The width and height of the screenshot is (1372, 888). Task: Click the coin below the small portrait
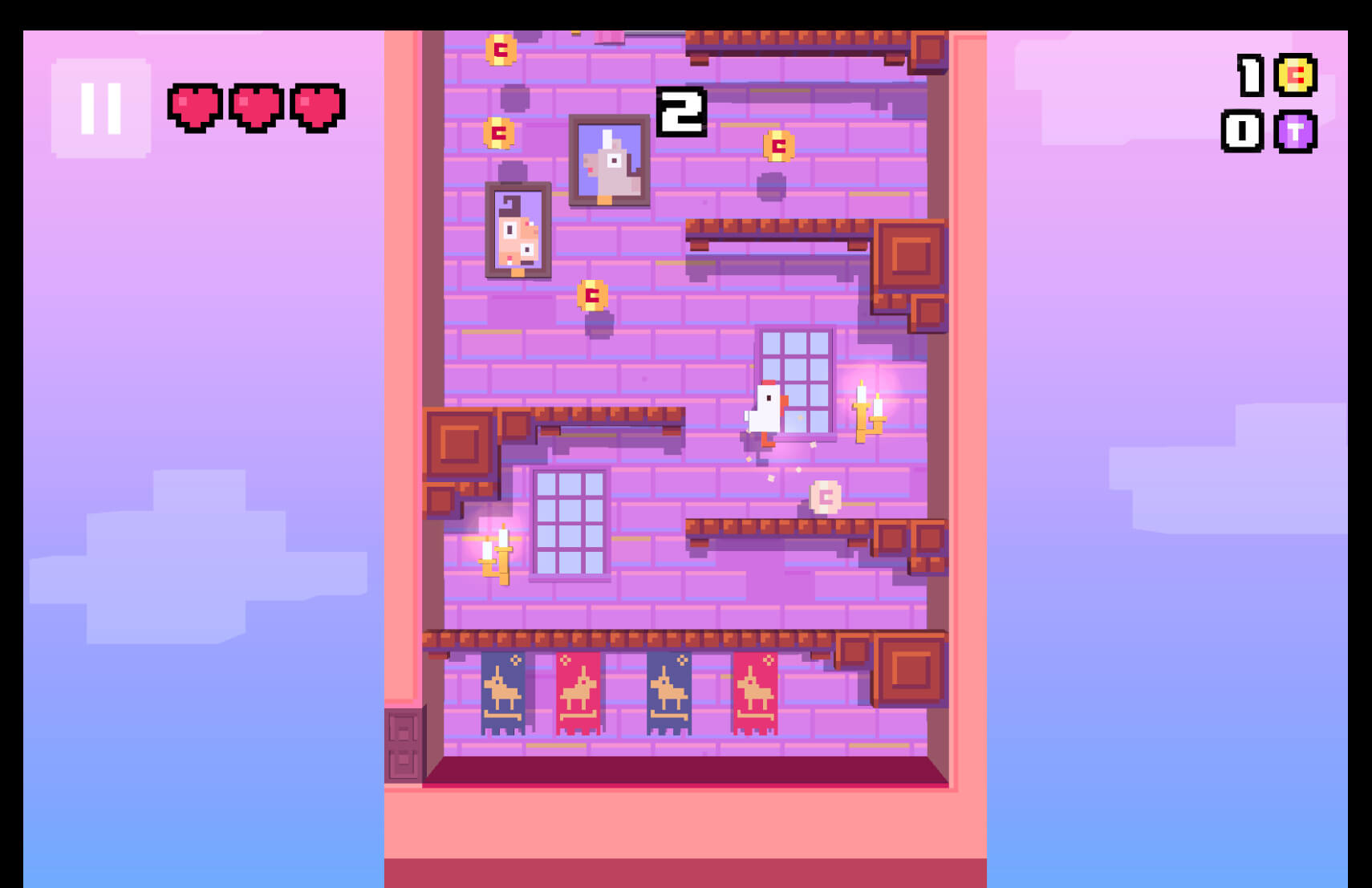coord(591,293)
